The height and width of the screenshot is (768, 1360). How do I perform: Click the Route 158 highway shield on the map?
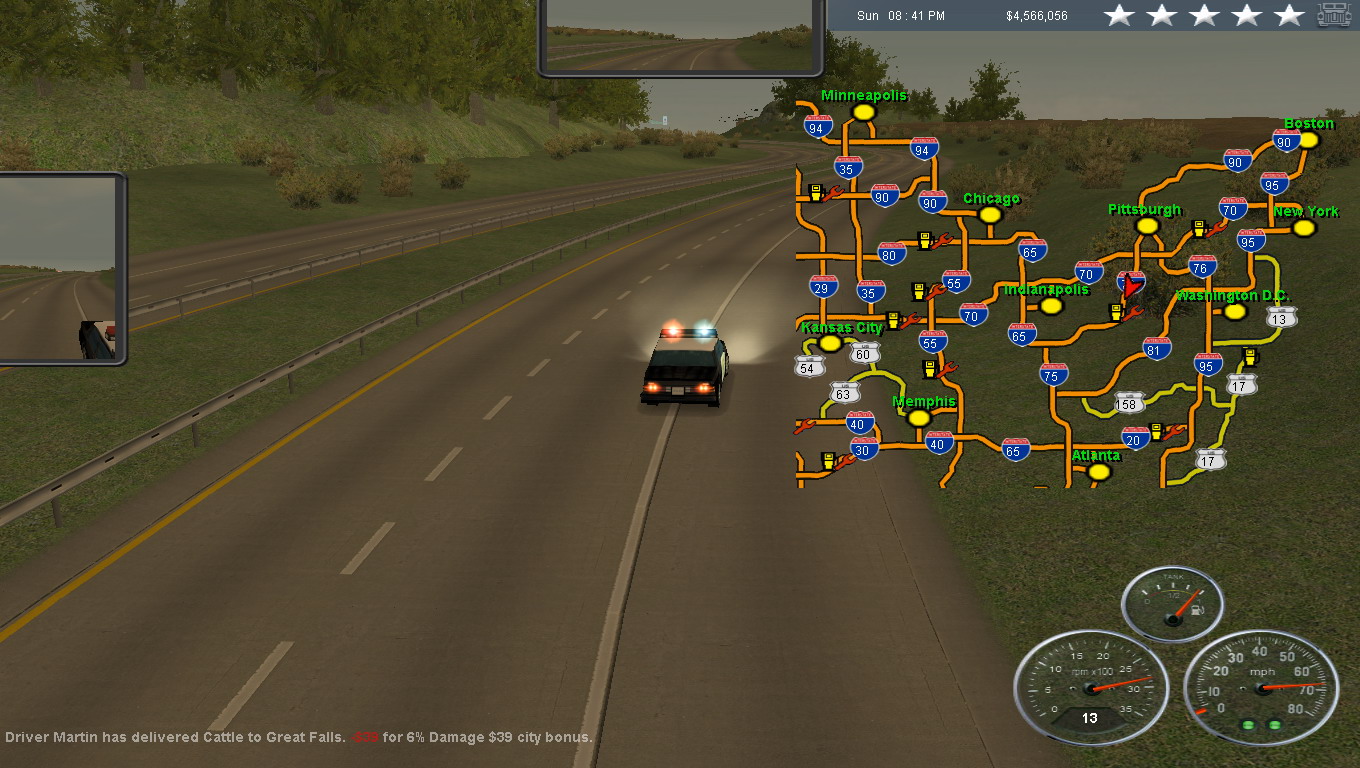coord(1129,403)
